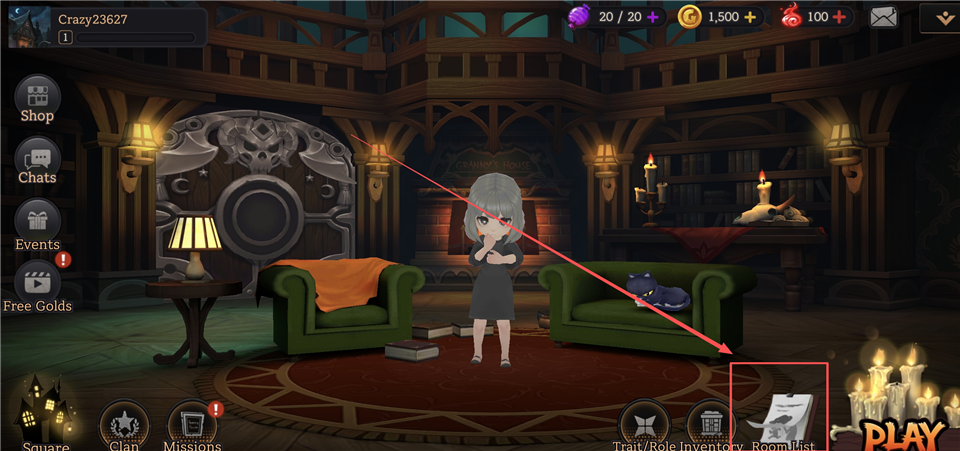Open the Shop menu
The width and height of the screenshot is (960, 451).
(37, 98)
